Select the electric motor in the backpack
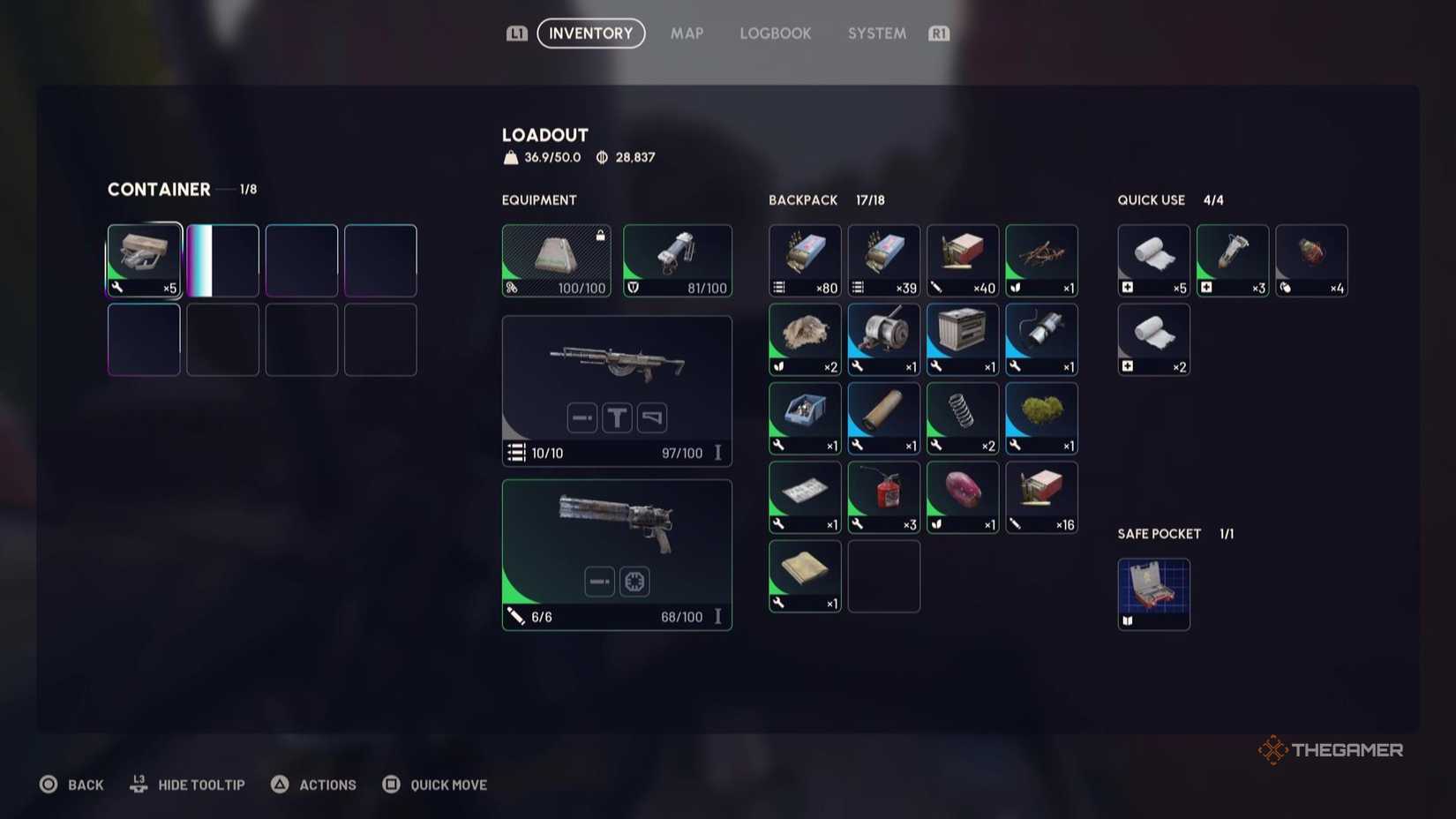Screen dimensions: 1456x819 [883, 339]
